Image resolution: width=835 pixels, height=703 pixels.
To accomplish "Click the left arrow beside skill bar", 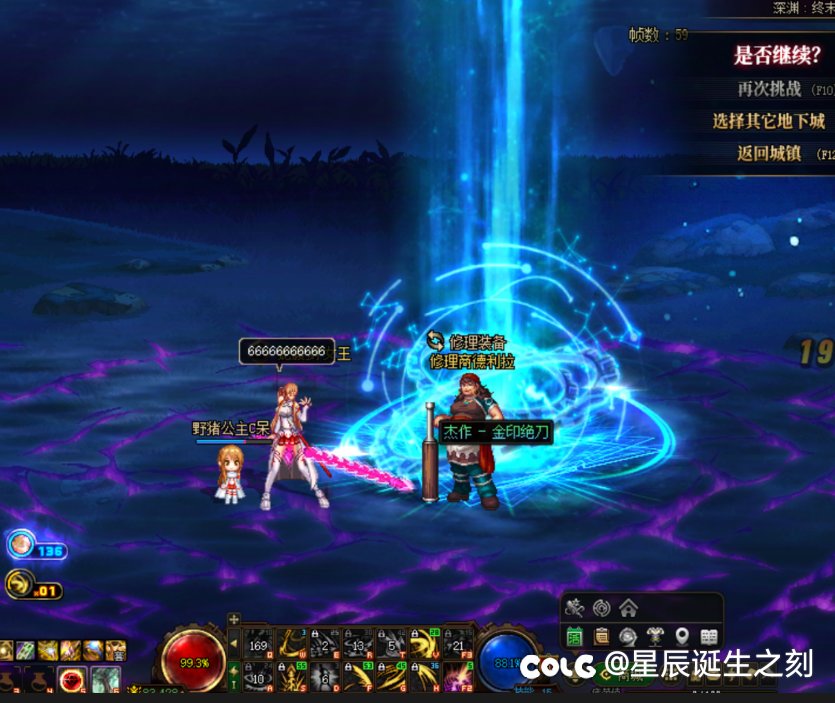I will (x=233, y=642).
